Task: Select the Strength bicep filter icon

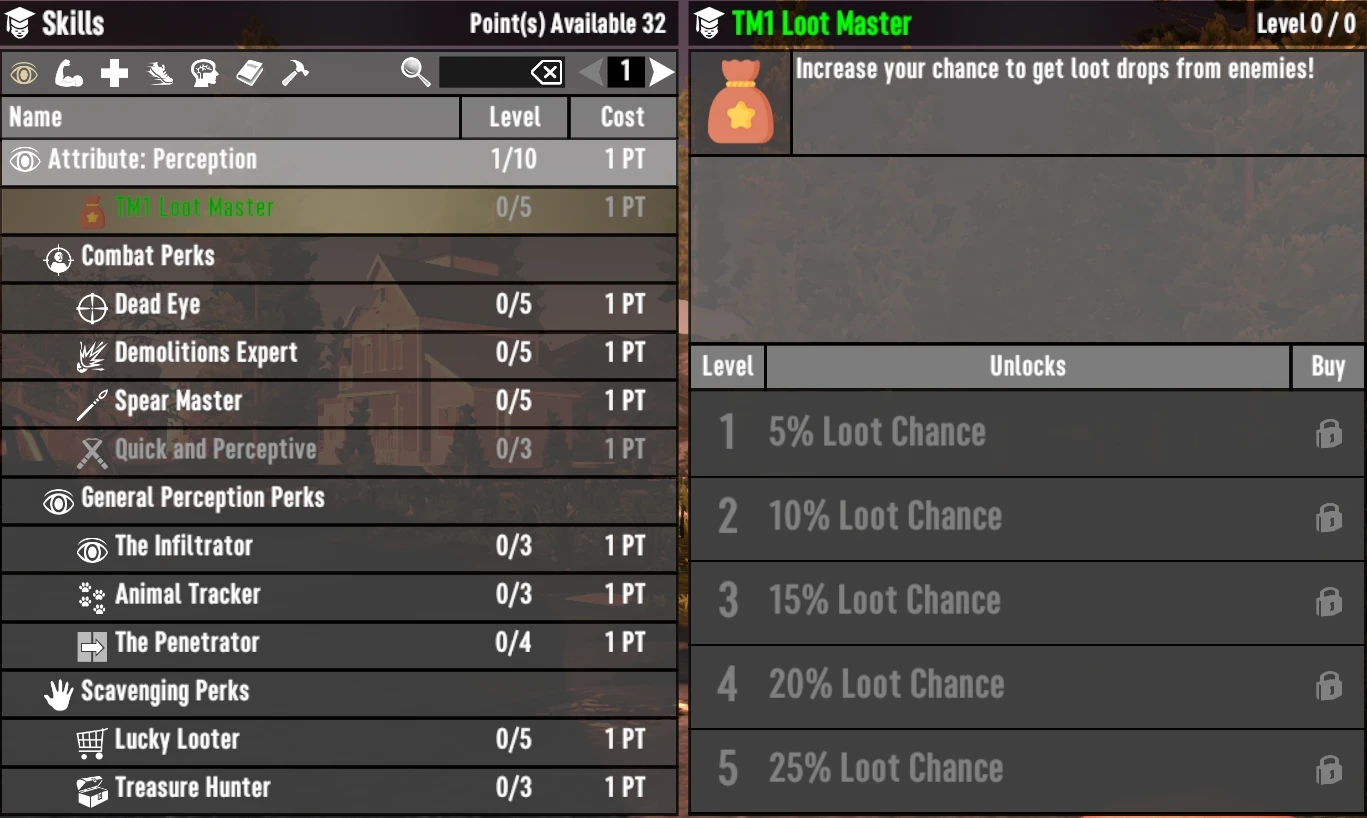Action: coord(68,73)
